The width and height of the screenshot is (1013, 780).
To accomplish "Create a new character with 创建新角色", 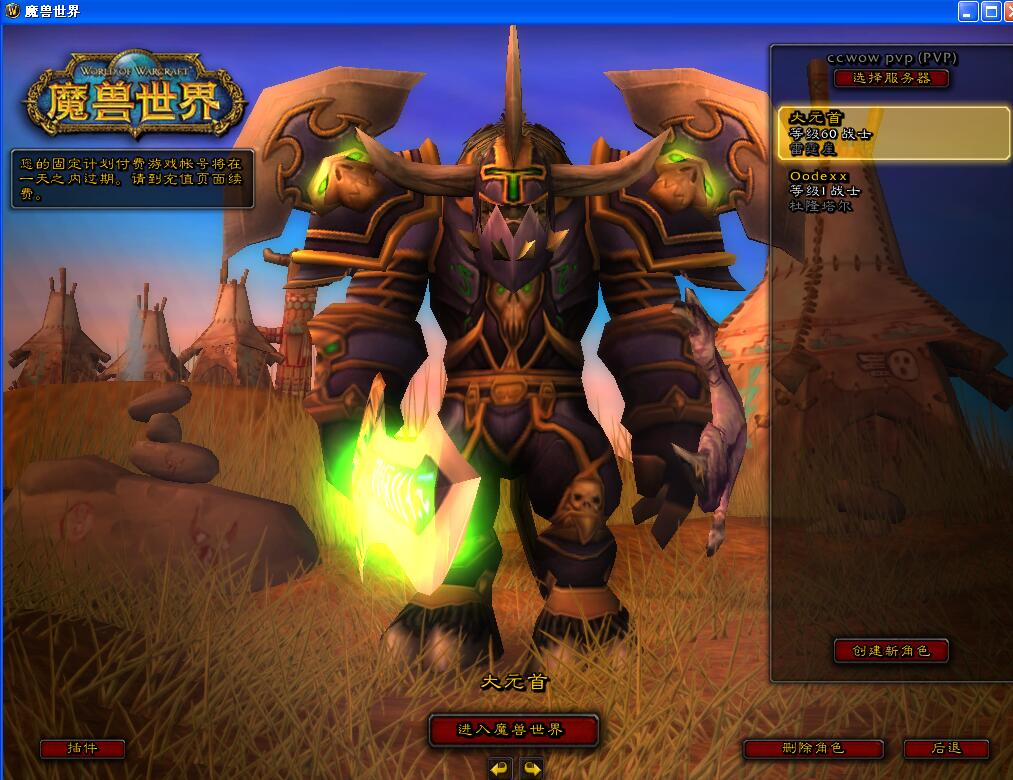I will coord(891,651).
